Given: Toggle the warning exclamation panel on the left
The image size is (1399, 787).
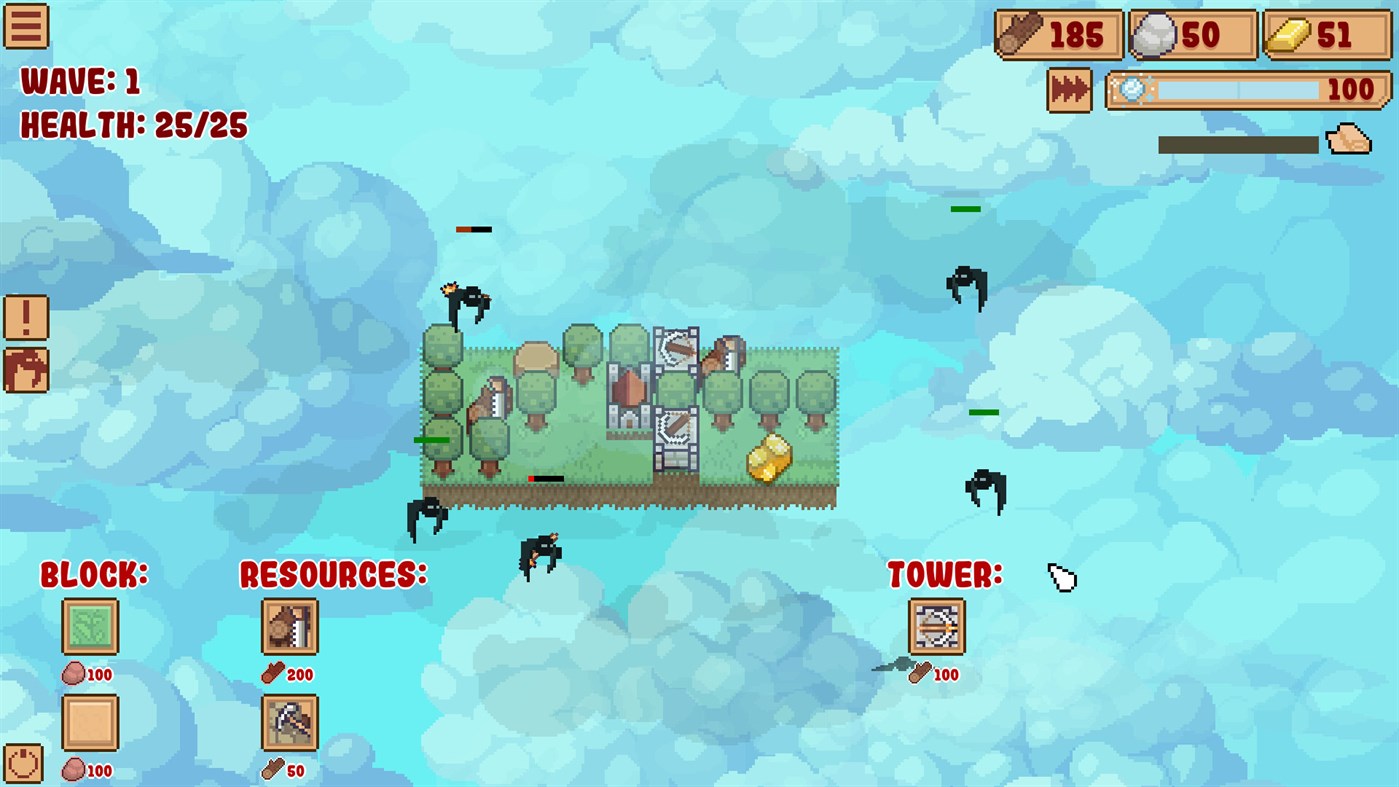Looking at the screenshot, I should click(24, 315).
